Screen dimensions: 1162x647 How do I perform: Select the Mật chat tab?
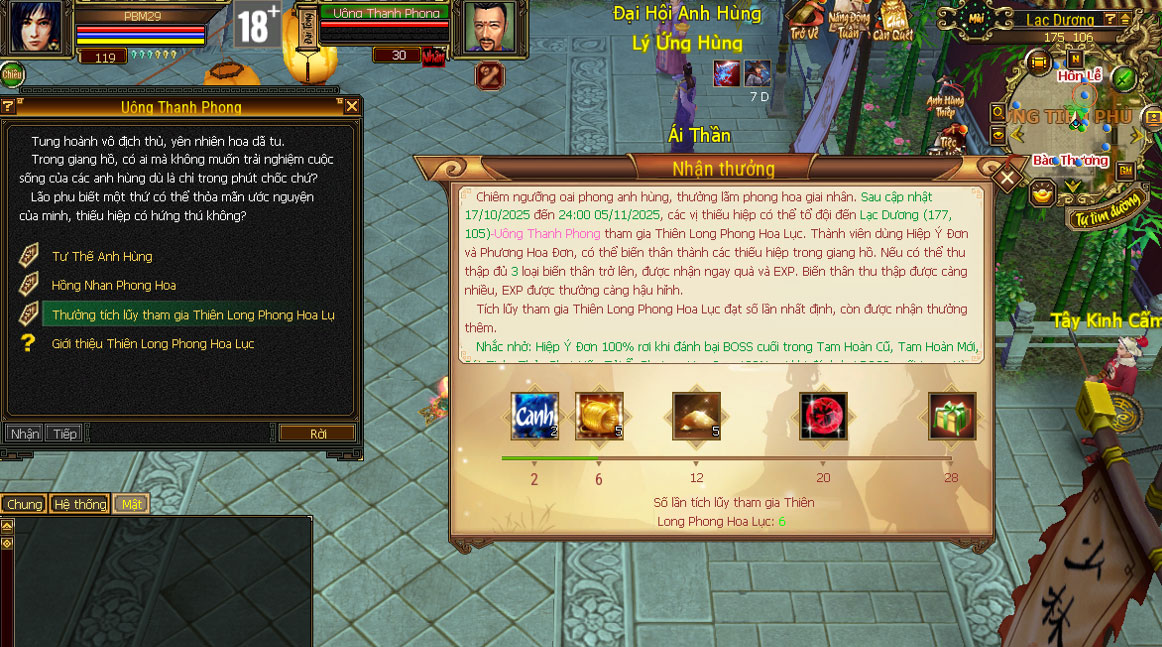pyautogui.click(x=131, y=504)
